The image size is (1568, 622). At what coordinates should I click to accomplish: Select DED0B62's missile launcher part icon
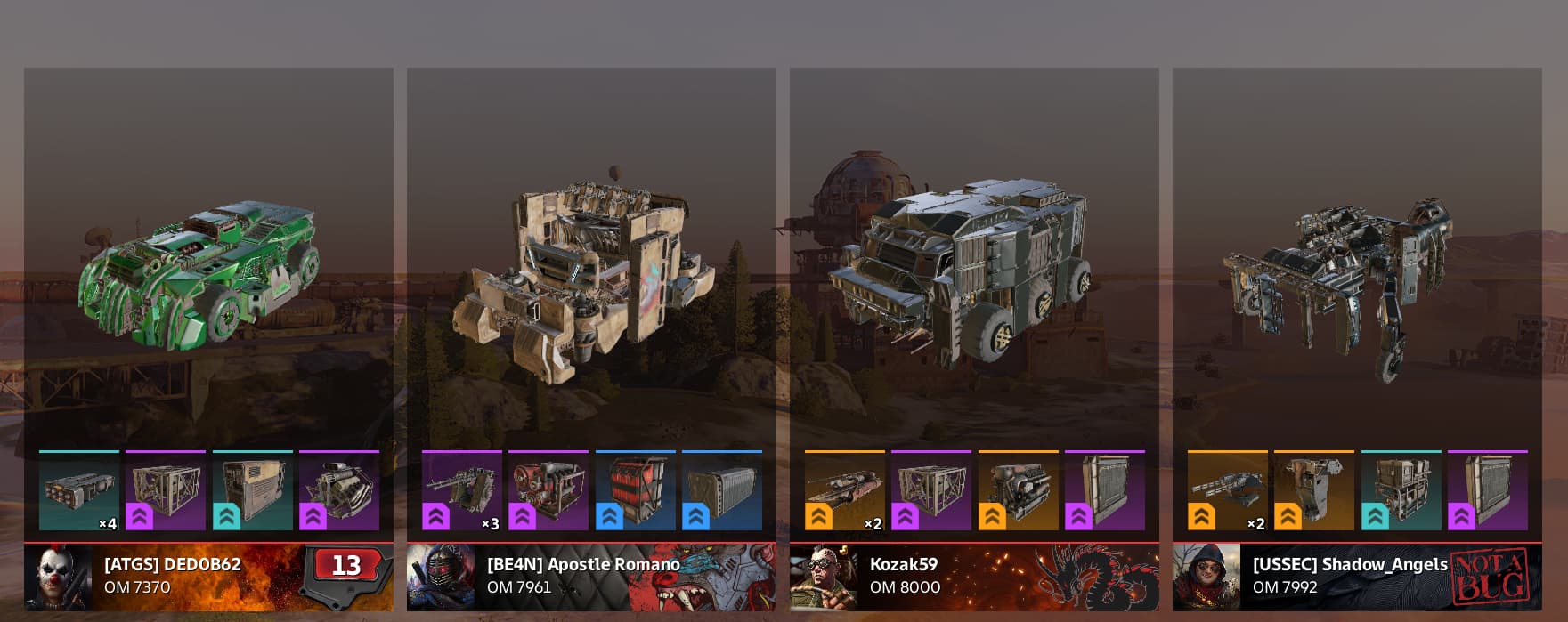[78, 490]
